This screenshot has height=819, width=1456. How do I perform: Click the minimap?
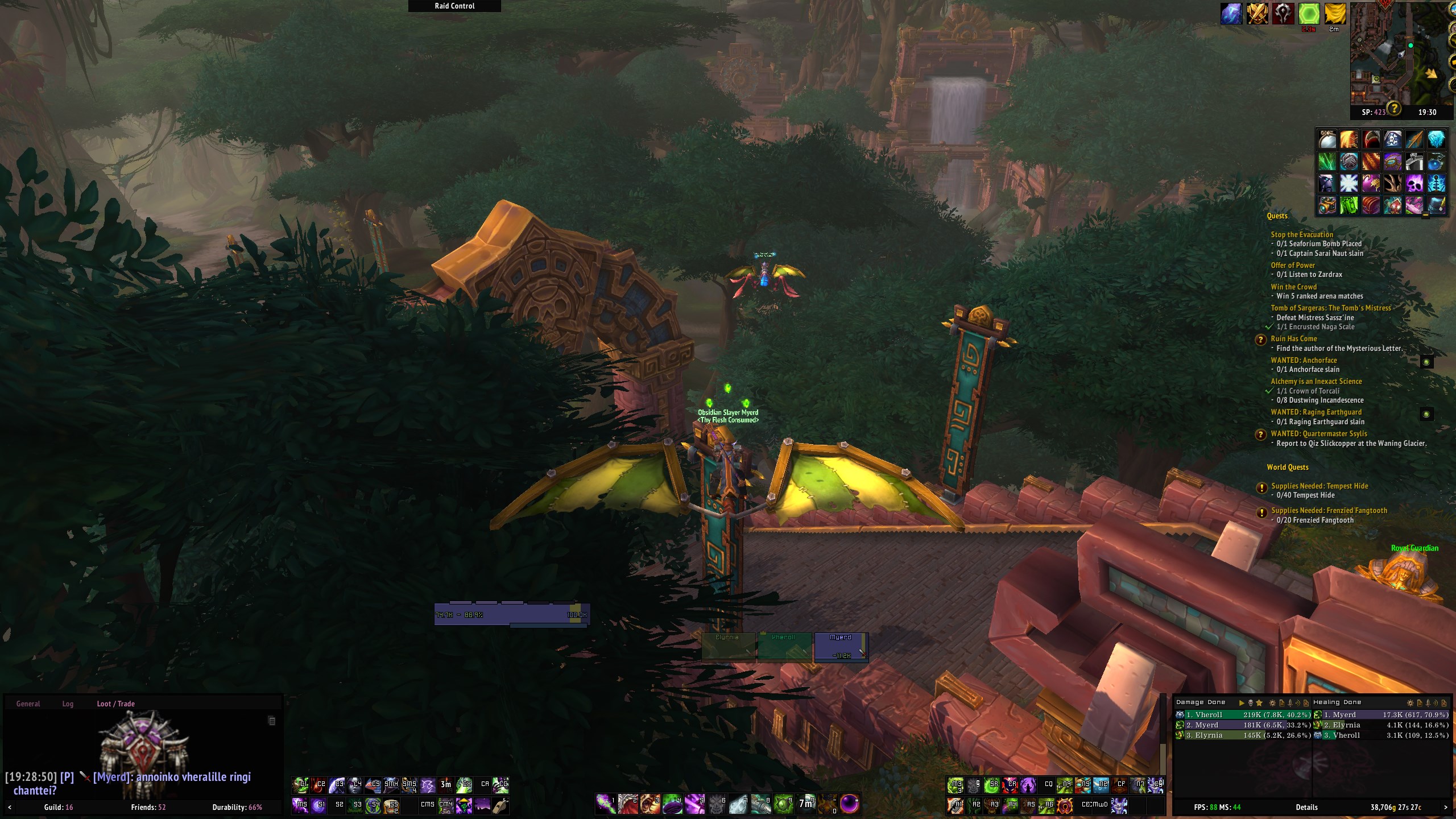click(x=1393, y=54)
